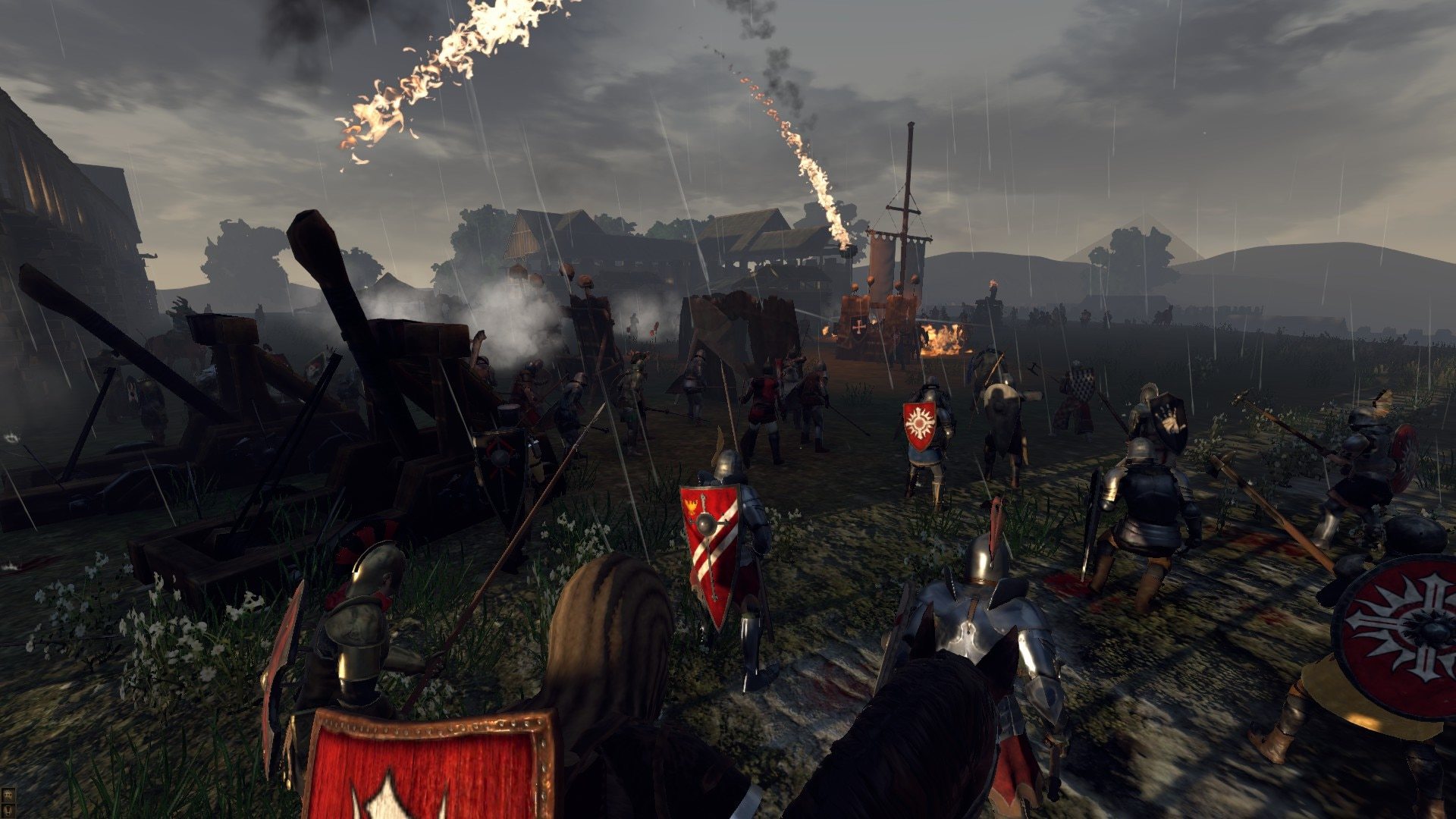Click the three-dots speech bubble icon
The image size is (1456, 819).
point(8,795)
